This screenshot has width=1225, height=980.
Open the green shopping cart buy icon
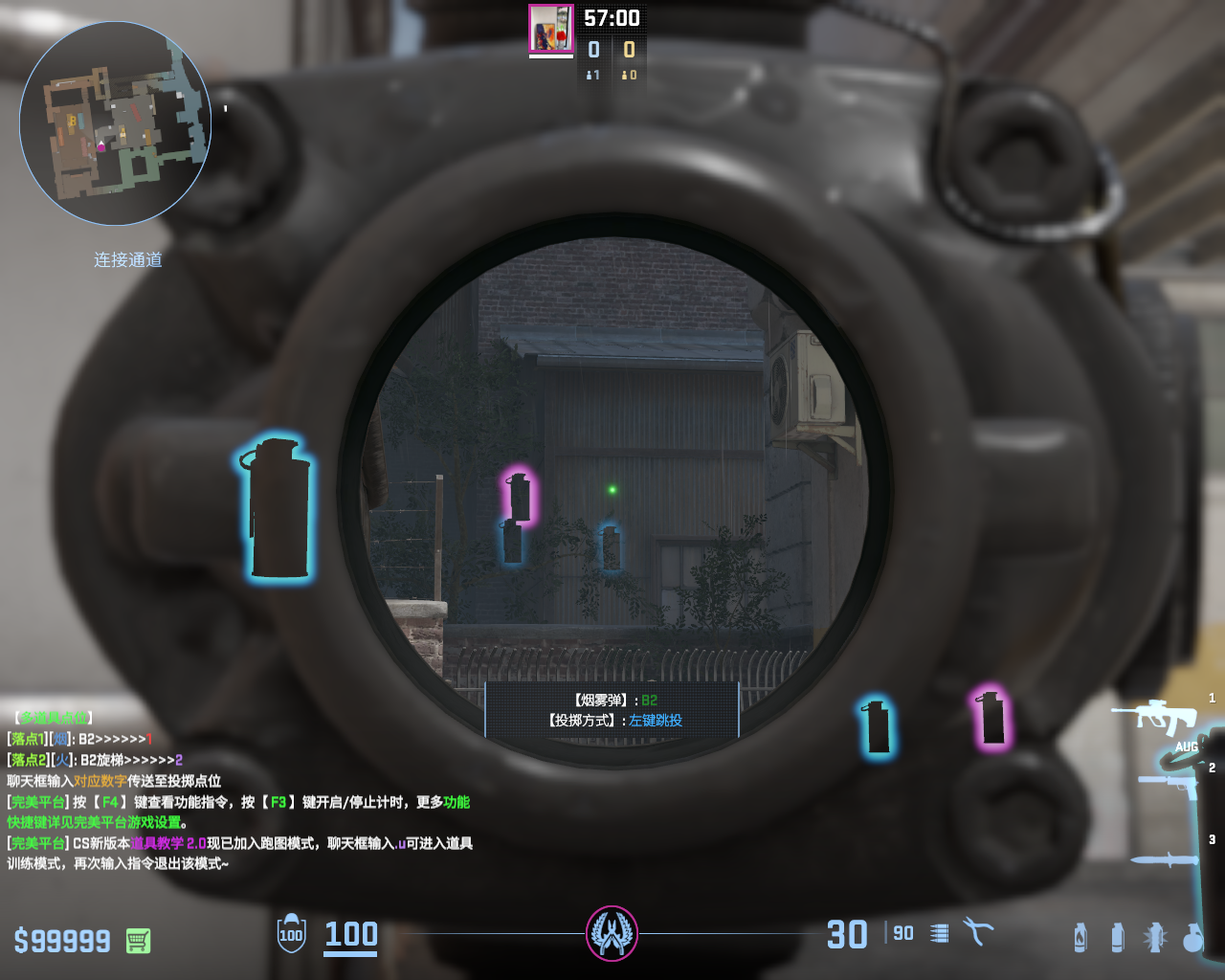[138, 941]
